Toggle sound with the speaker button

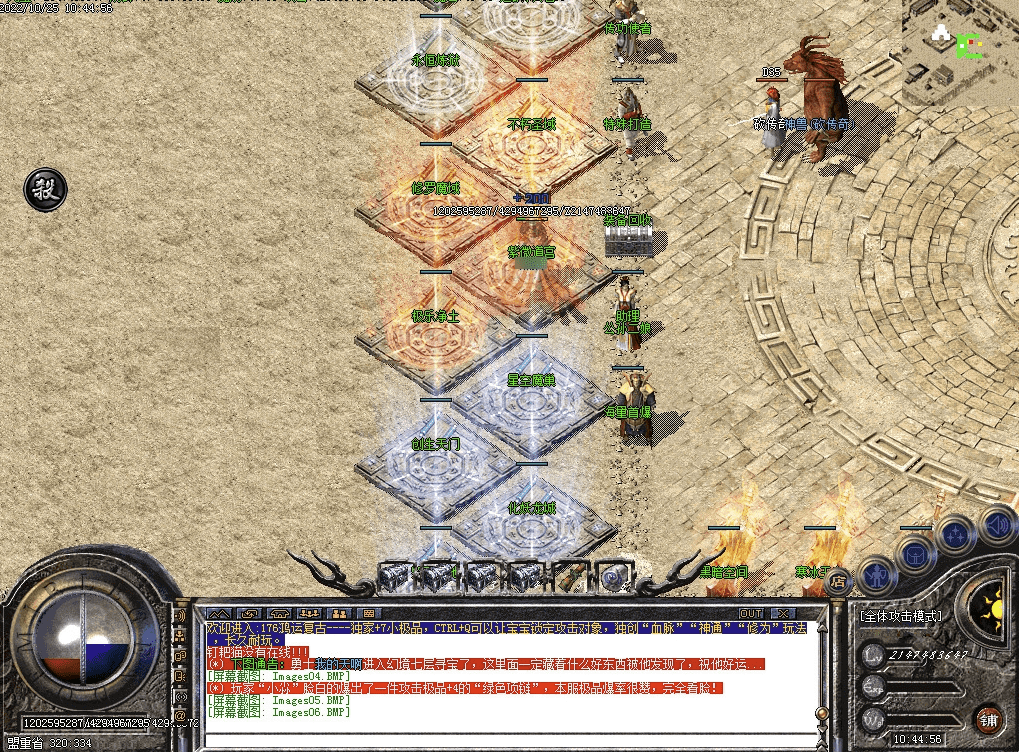coord(996,523)
